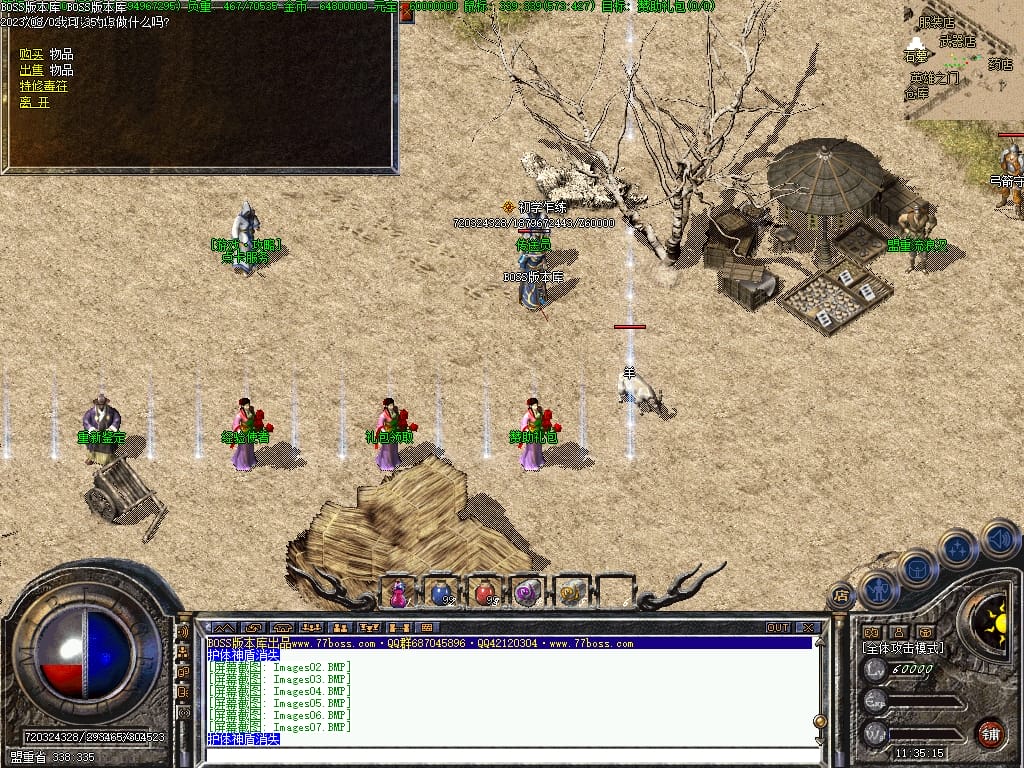Use the purple scroll hotbar item
Screen dimensions: 1024x768
[528, 593]
